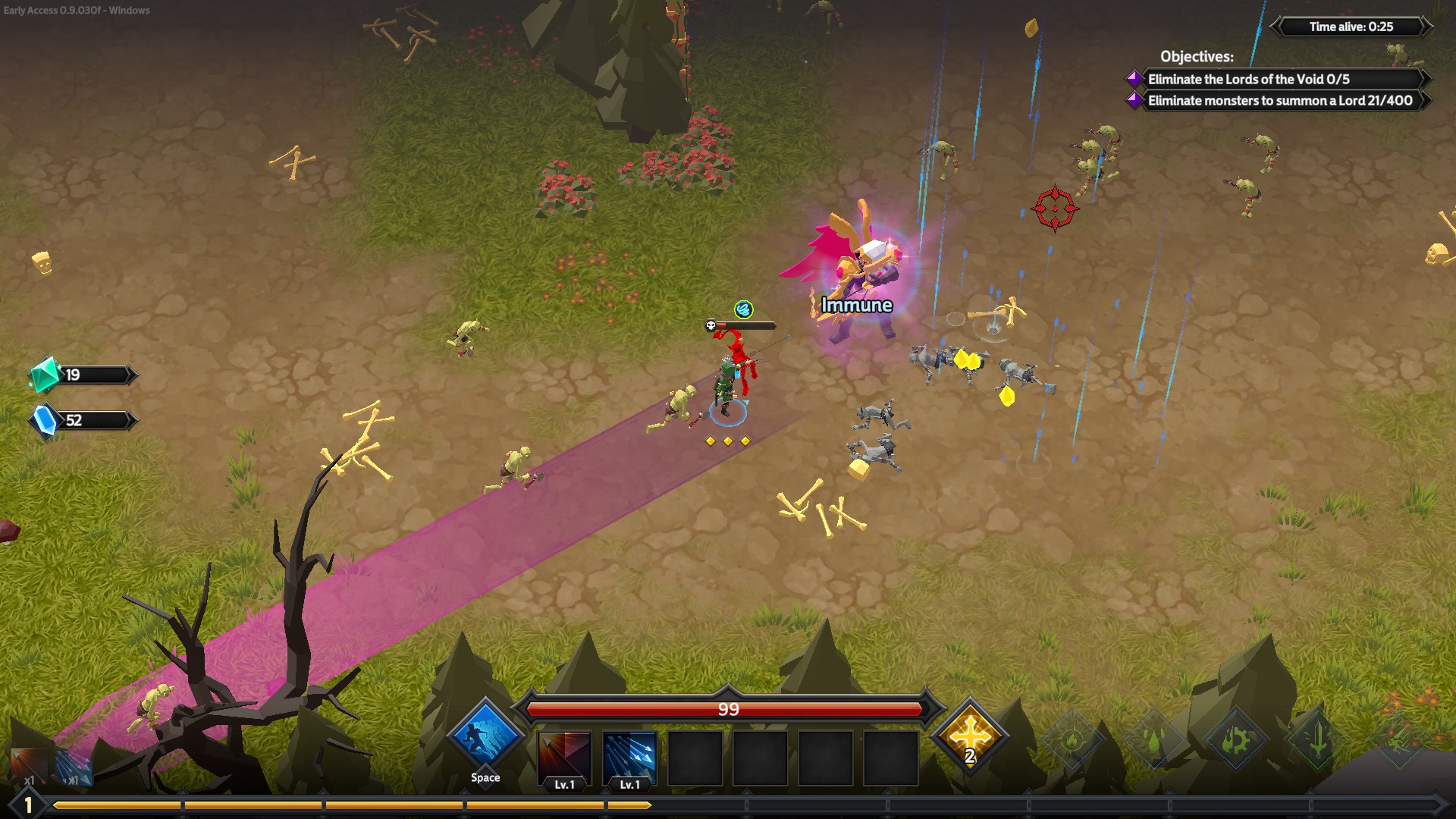
Task: Click the green flame target rune icon
Action: [1072, 739]
